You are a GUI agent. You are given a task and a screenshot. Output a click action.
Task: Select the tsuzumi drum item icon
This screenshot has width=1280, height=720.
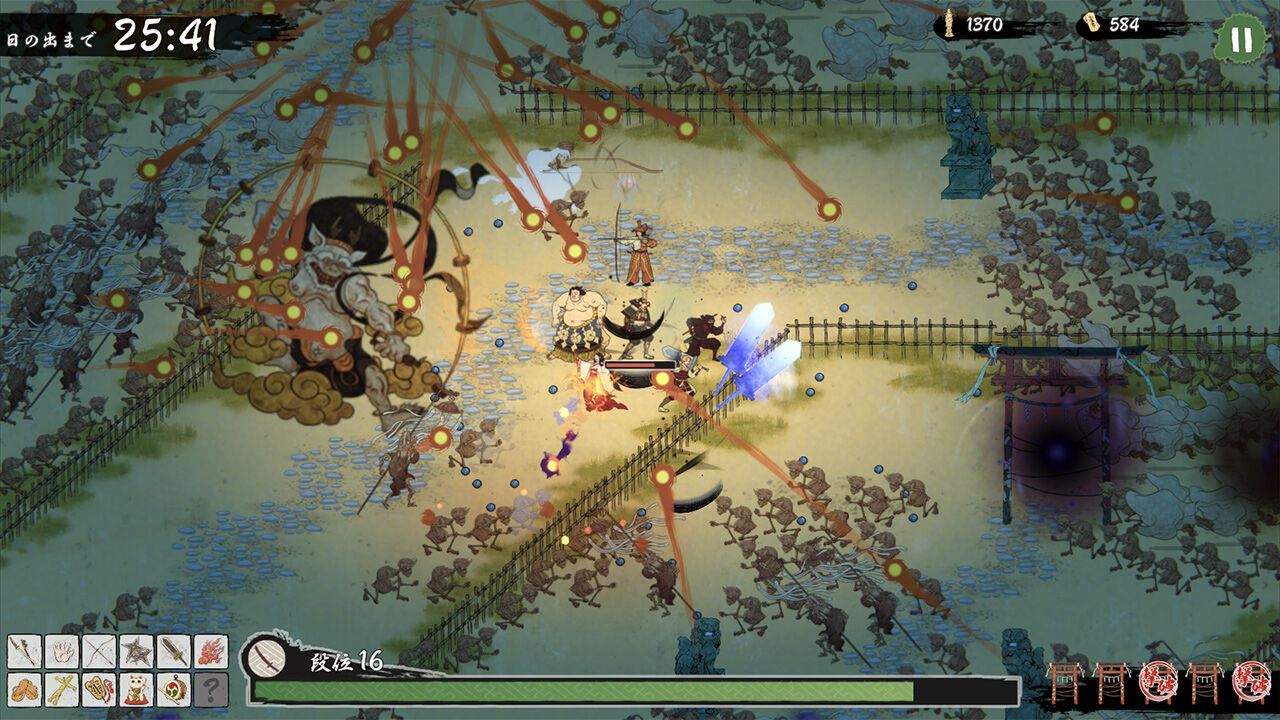coord(172,690)
